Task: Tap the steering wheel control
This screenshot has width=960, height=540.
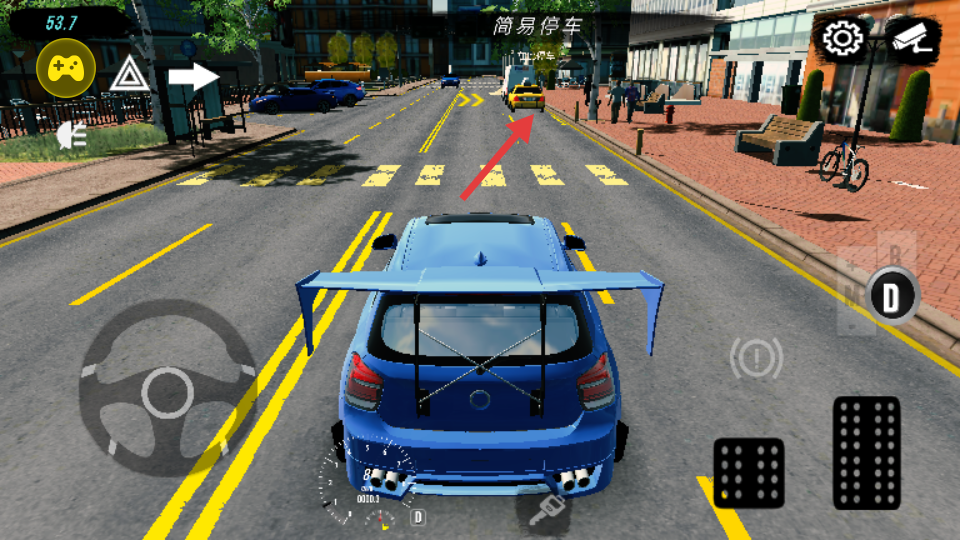Action: 168,390
